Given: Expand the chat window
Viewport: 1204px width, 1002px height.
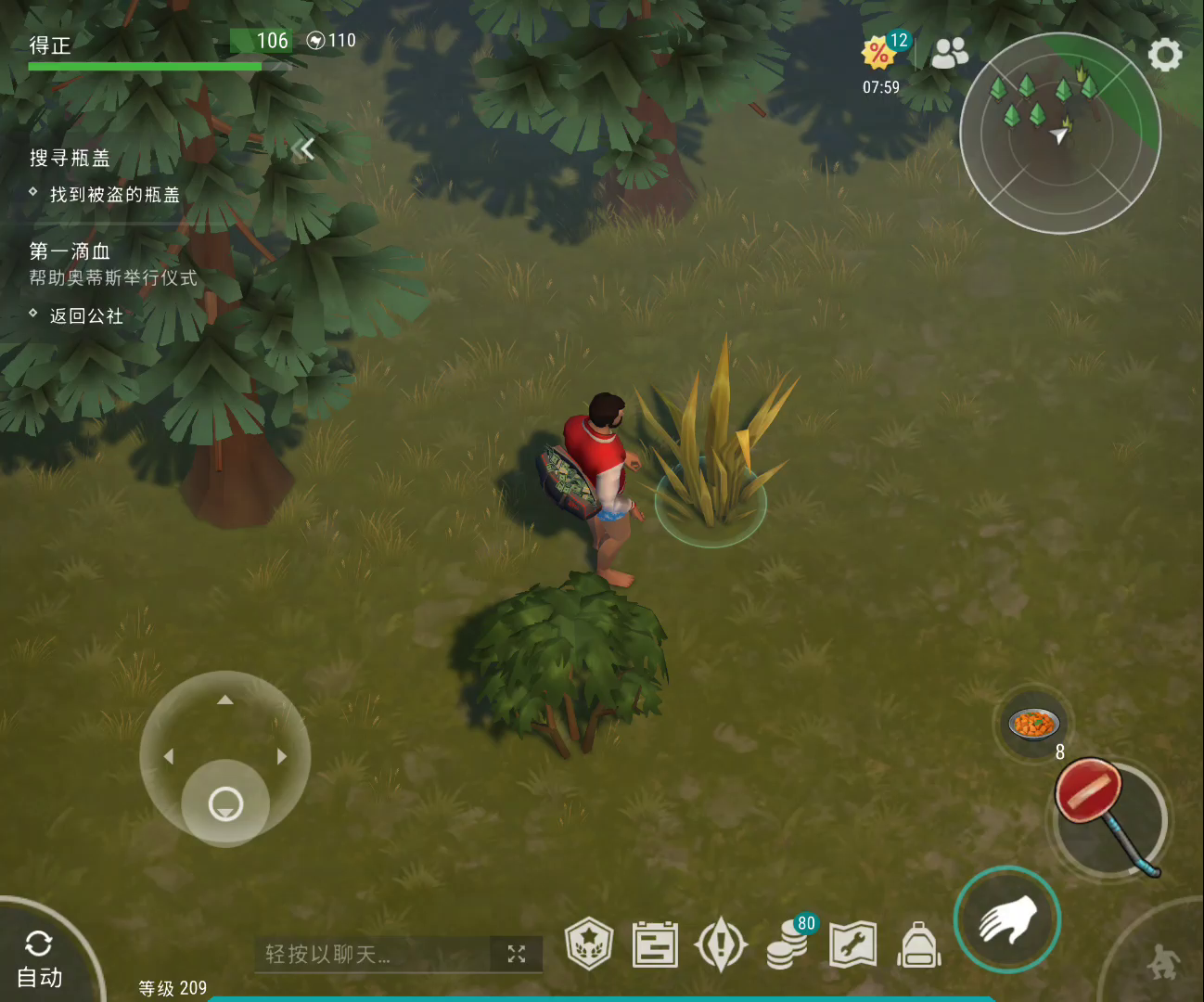Looking at the screenshot, I should 517,954.
